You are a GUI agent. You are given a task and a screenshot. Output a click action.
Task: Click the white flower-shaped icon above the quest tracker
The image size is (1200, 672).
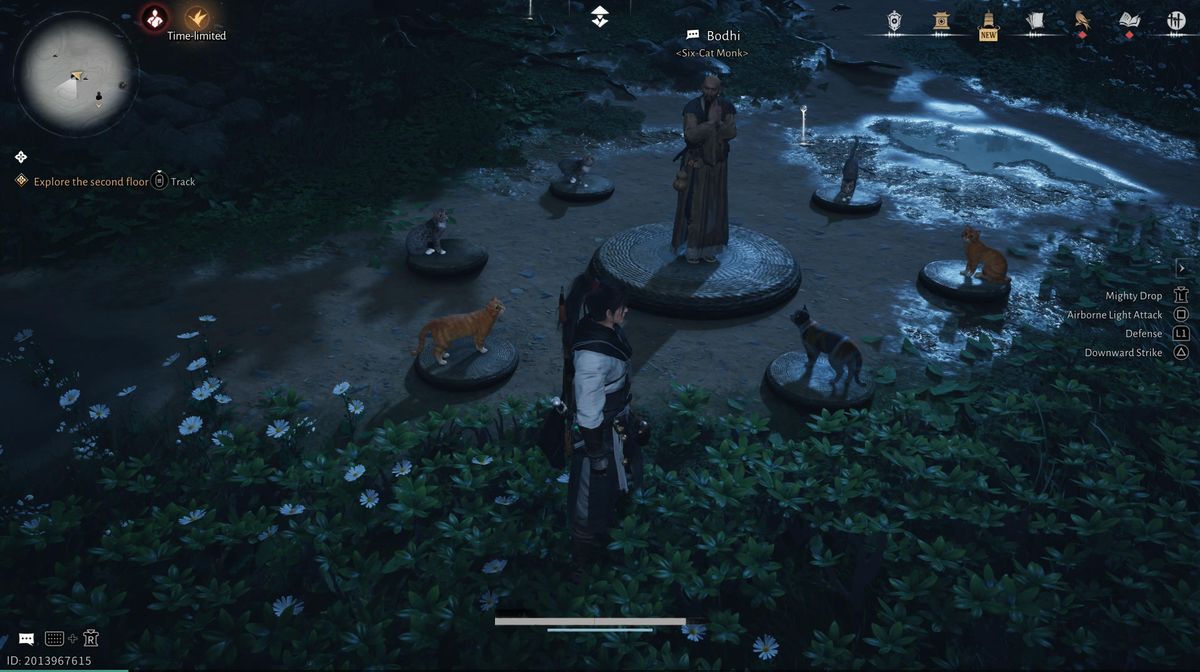pos(21,157)
